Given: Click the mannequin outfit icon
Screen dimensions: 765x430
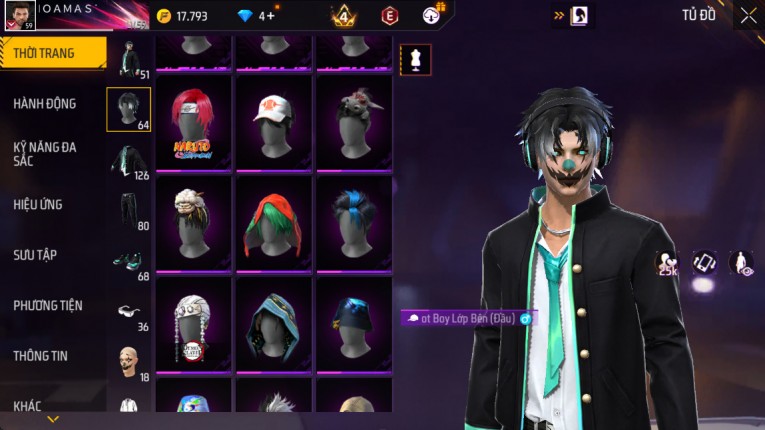Looking at the screenshot, I should 416,59.
